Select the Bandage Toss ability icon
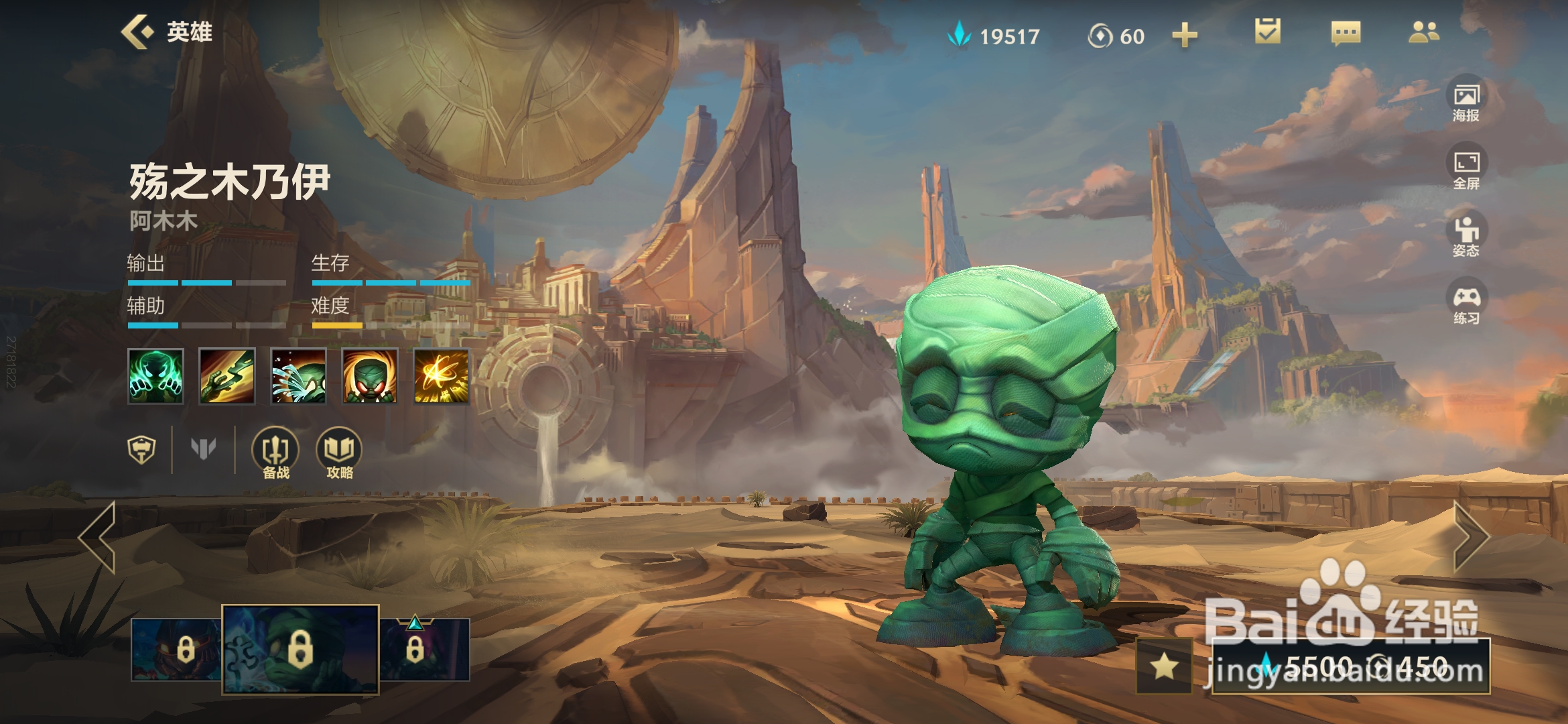 click(227, 376)
